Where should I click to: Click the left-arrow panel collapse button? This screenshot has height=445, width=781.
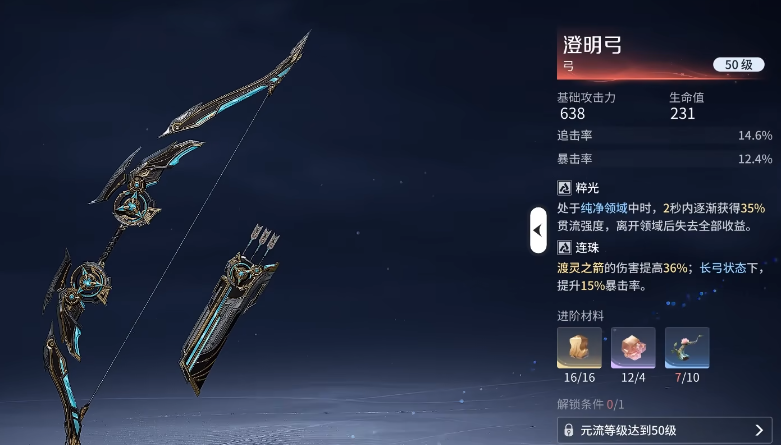tap(538, 230)
